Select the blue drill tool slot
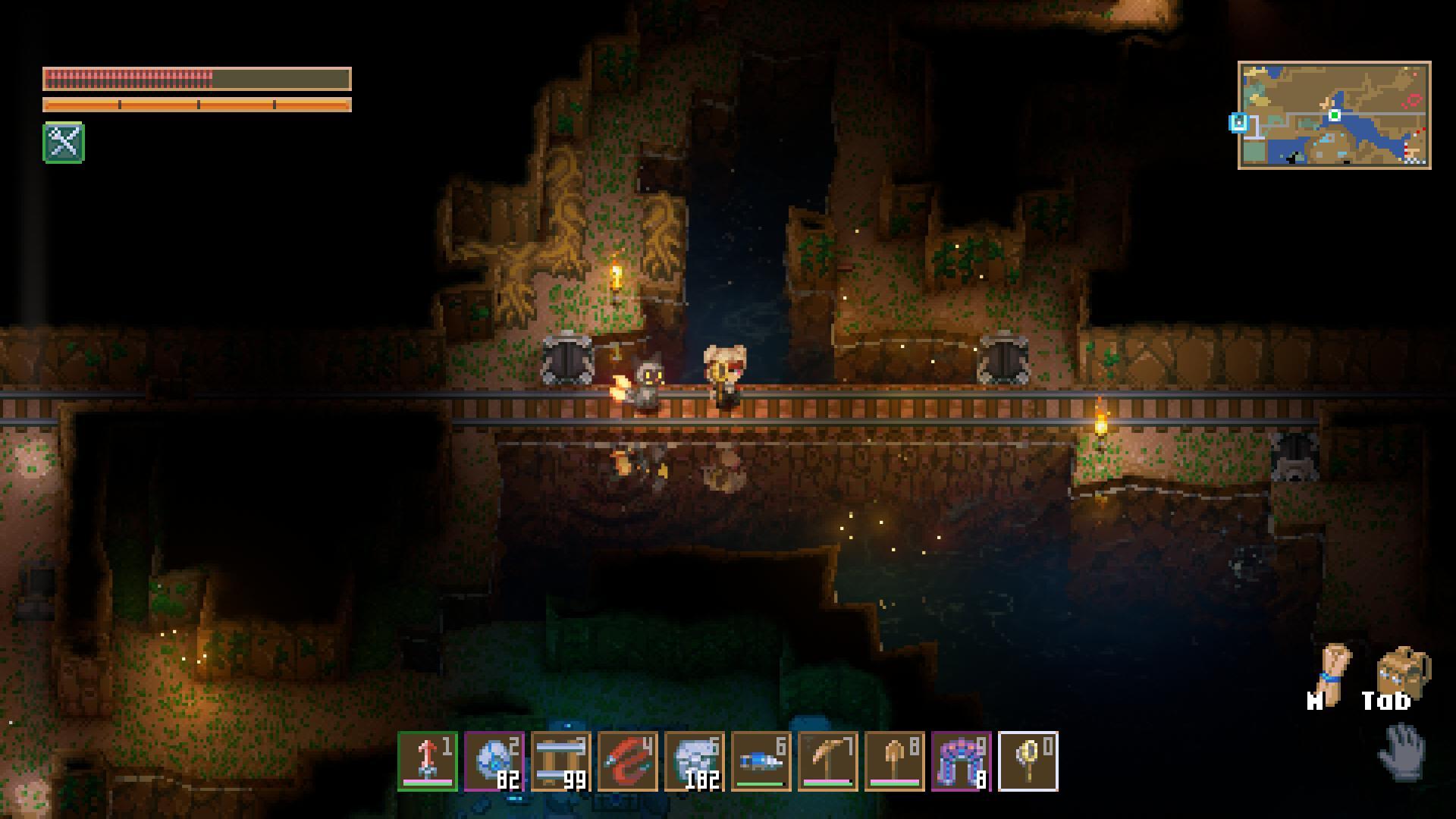 (x=761, y=761)
